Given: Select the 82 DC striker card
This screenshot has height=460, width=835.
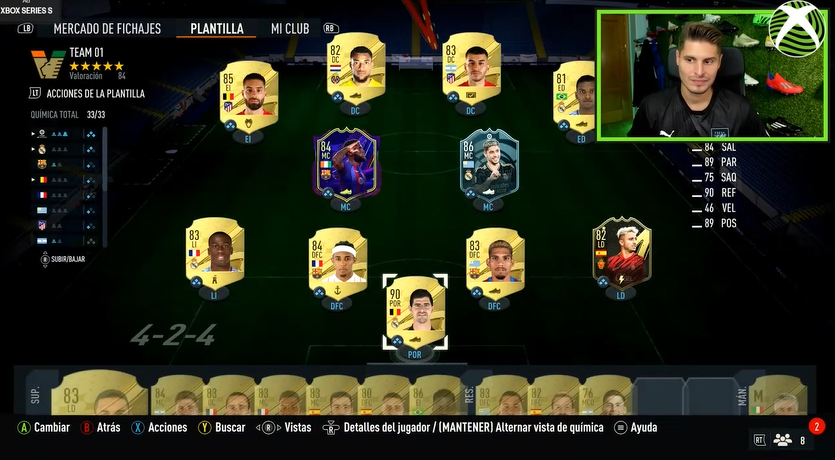Looking at the screenshot, I should coord(356,65).
